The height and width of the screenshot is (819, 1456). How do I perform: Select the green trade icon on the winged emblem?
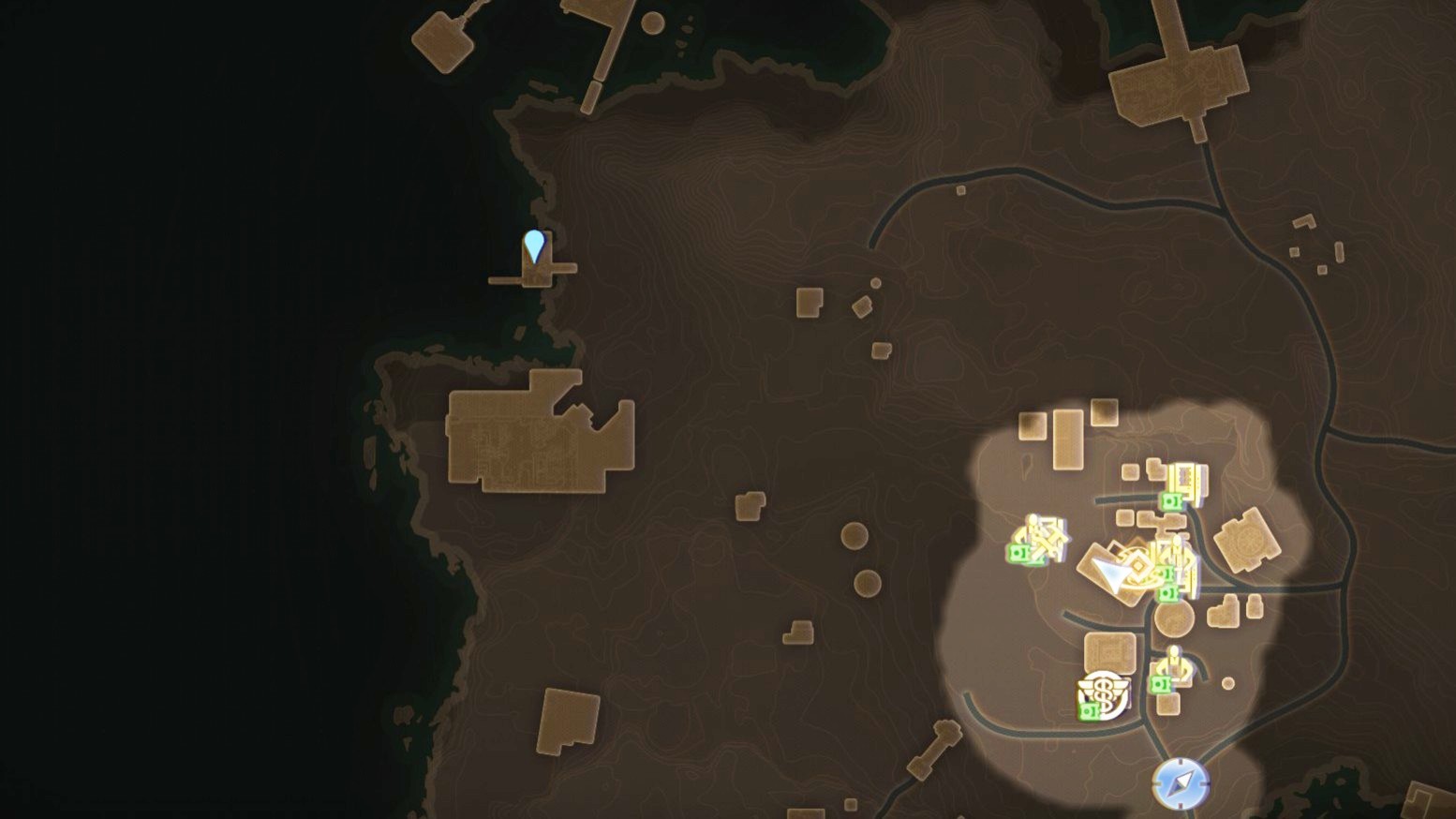(1089, 710)
